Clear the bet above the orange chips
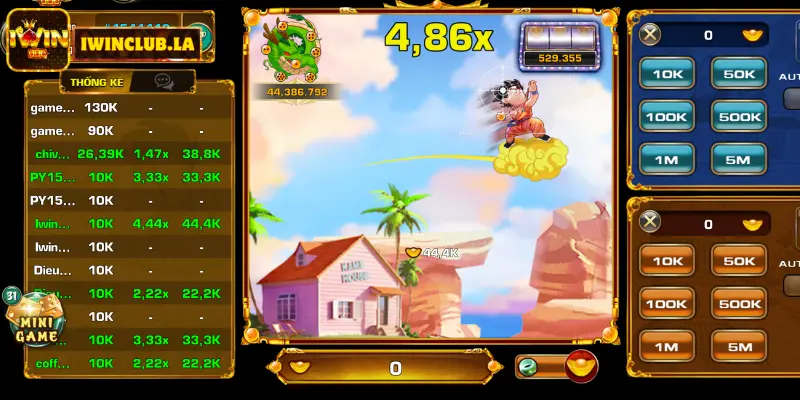The height and width of the screenshot is (400, 800). (651, 222)
